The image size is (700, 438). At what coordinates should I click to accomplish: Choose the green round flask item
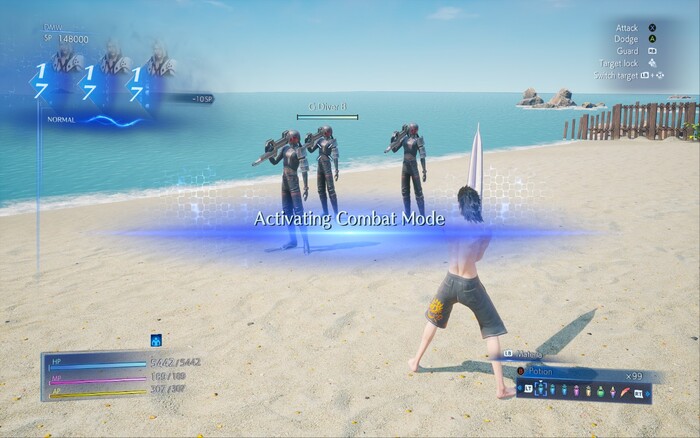tap(600, 391)
